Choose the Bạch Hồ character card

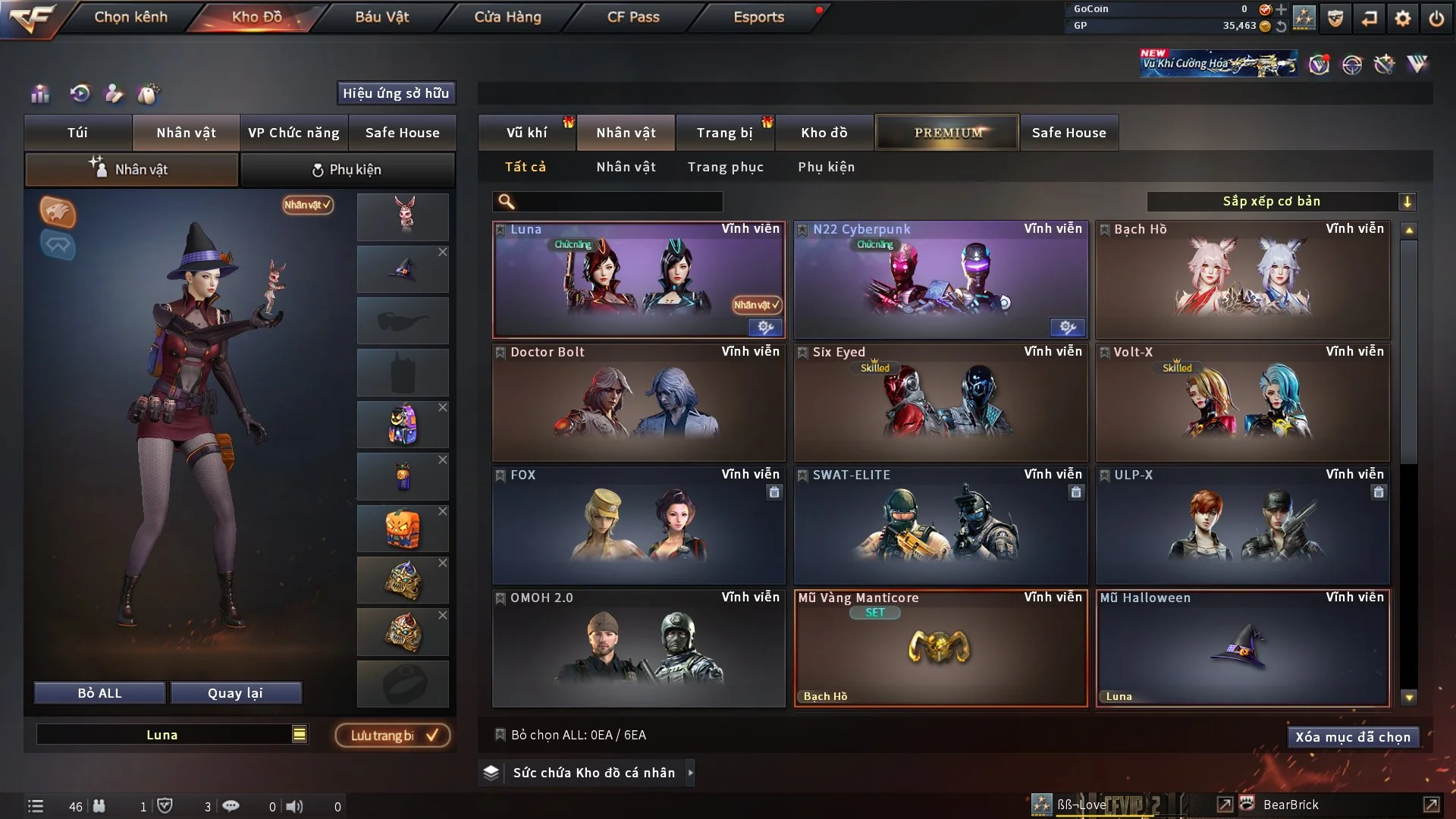click(x=1242, y=281)
